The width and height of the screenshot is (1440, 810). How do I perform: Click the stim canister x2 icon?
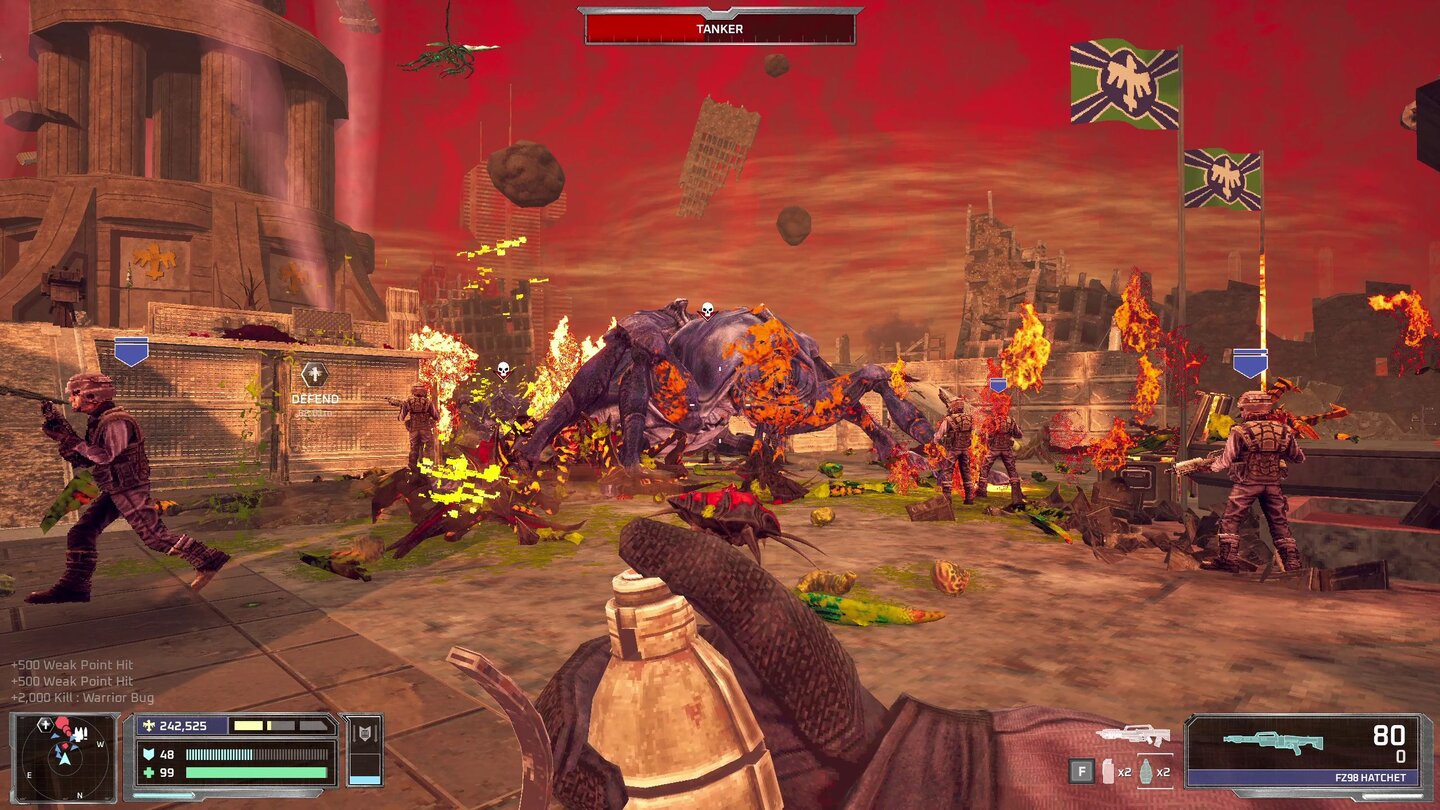[1108, 769]
